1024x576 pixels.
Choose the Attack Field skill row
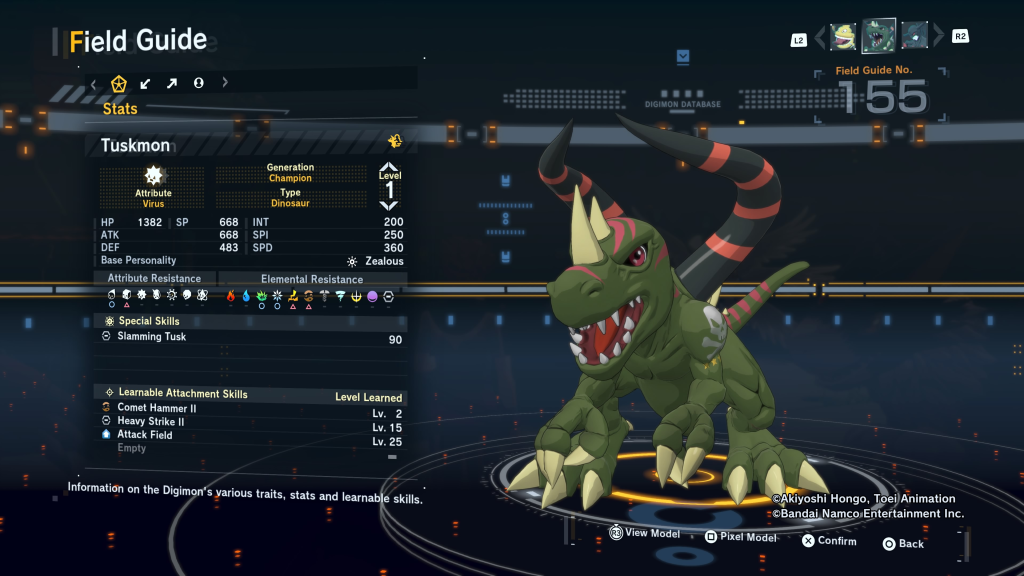tap(250, 435)
